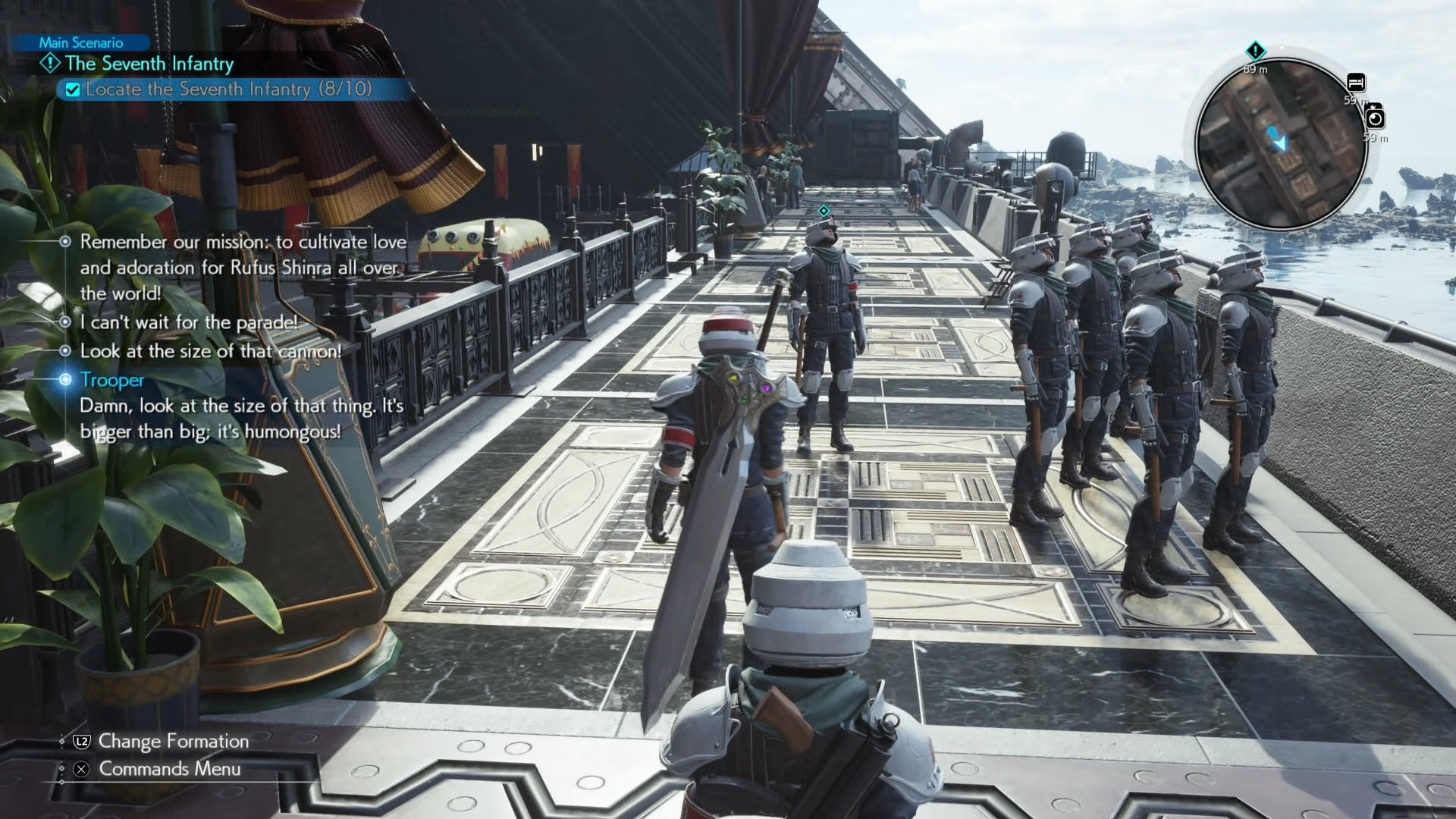
Task: Click the 'Look at the size of that cannon!' line
Action: [x=210, y=351]
